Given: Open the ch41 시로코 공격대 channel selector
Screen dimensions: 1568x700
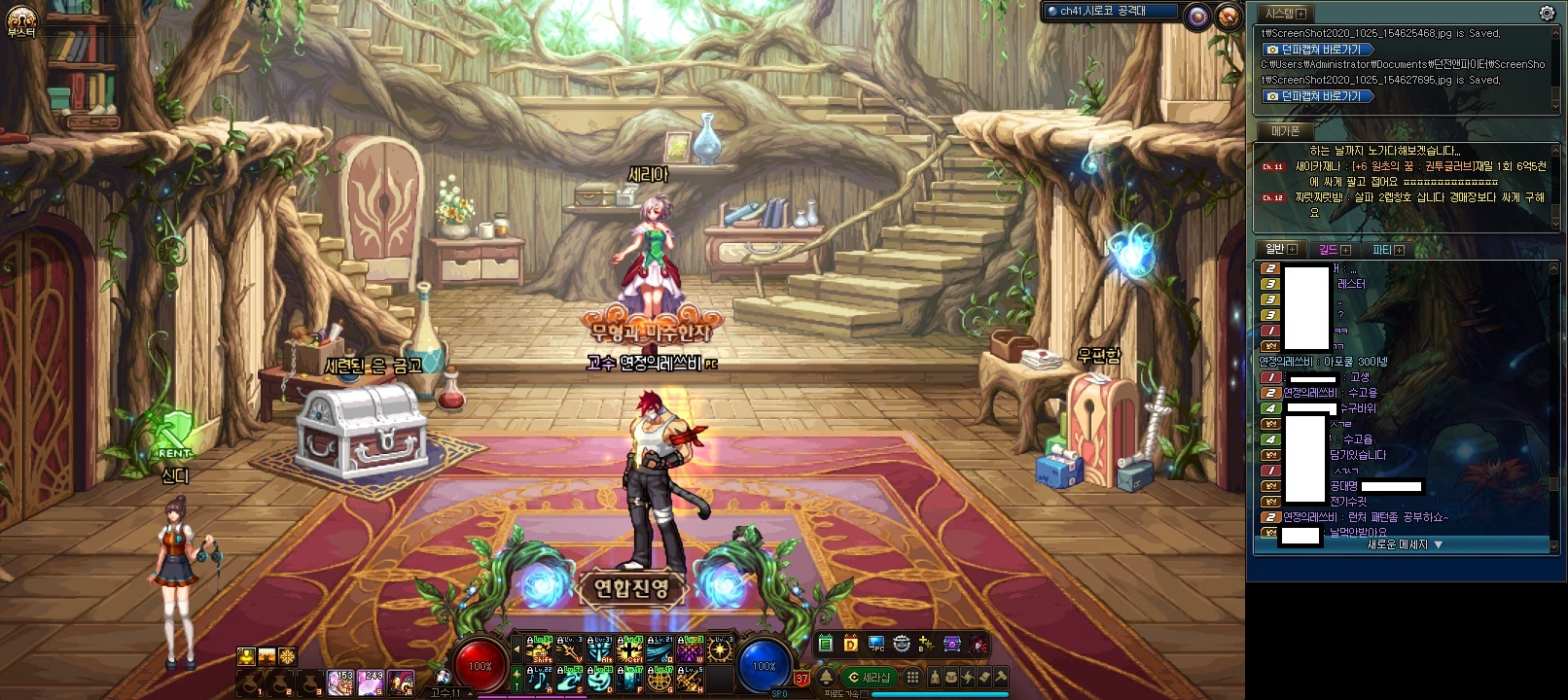Looking at the screenshot, I should (x=1111, y=12).
